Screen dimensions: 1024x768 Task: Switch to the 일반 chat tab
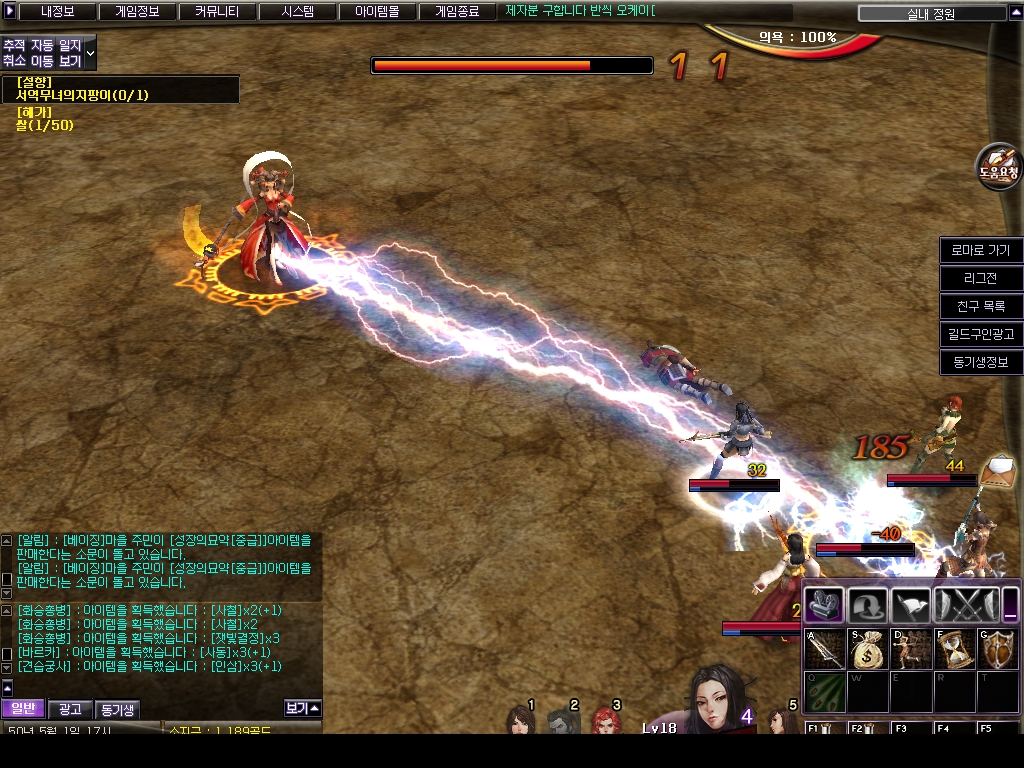click(22, 709)
